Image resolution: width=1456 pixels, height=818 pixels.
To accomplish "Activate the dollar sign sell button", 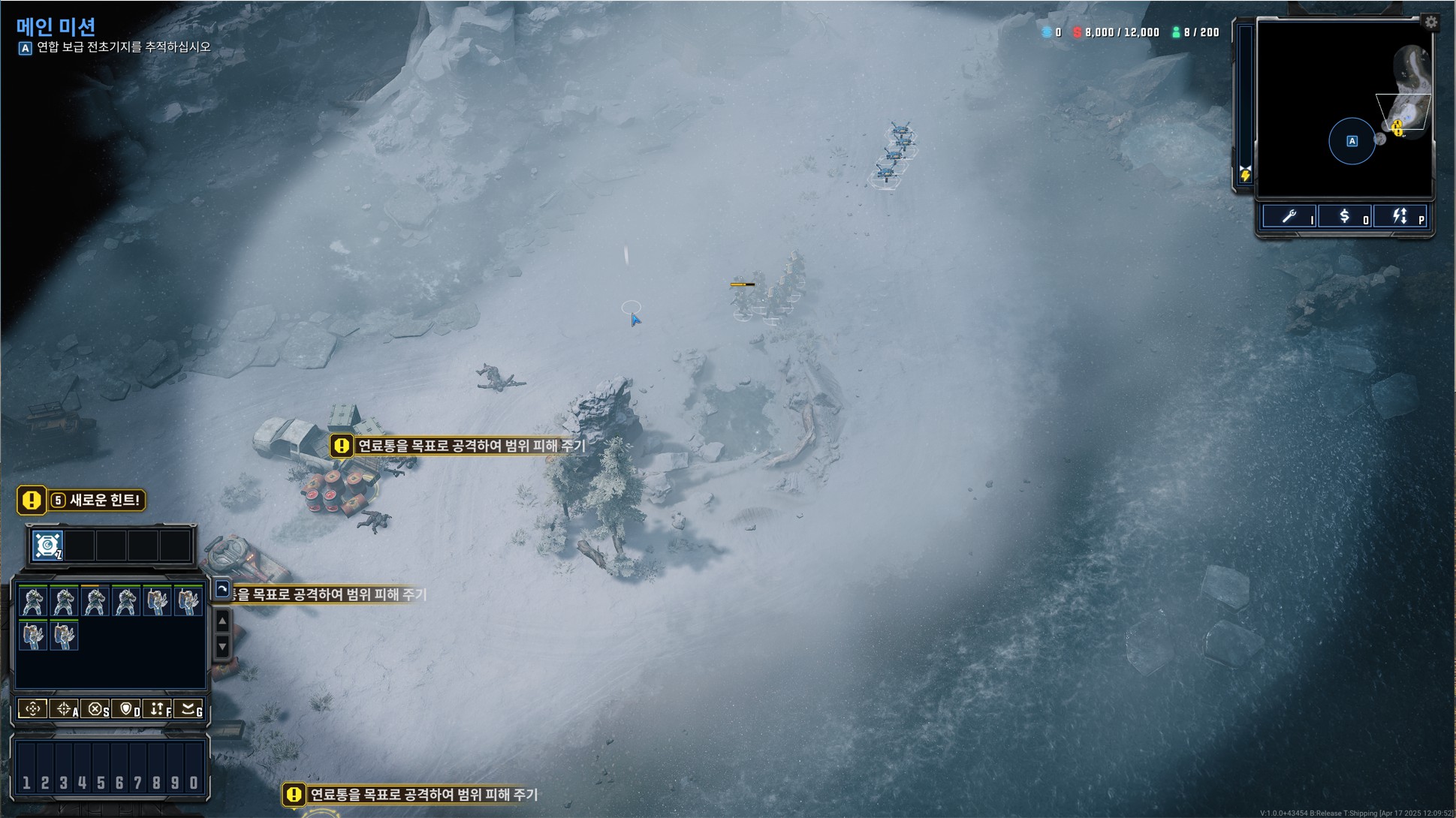I will pyautogui.click(x=1345, y=217).
